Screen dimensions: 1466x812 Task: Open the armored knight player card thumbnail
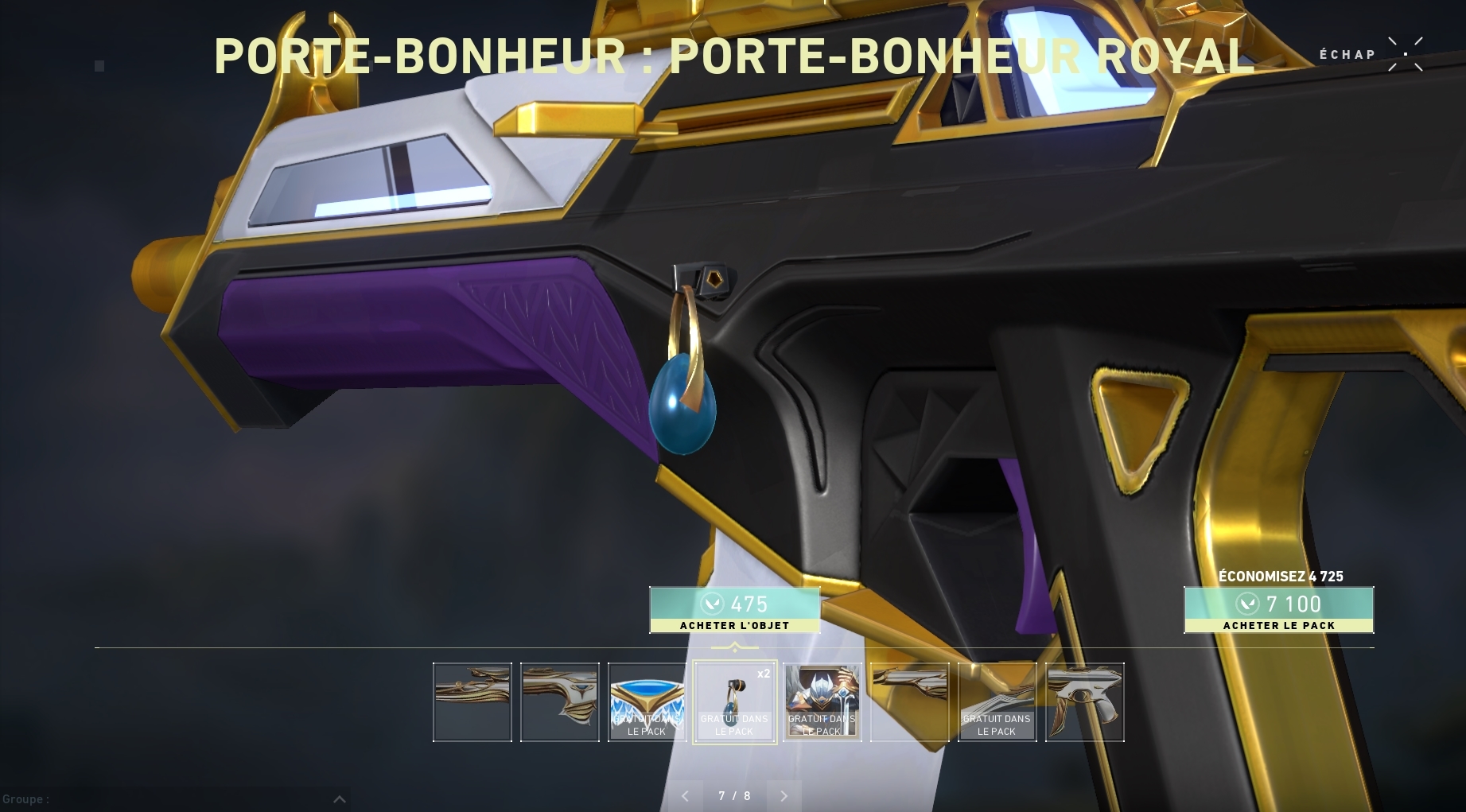coord(822,702)
